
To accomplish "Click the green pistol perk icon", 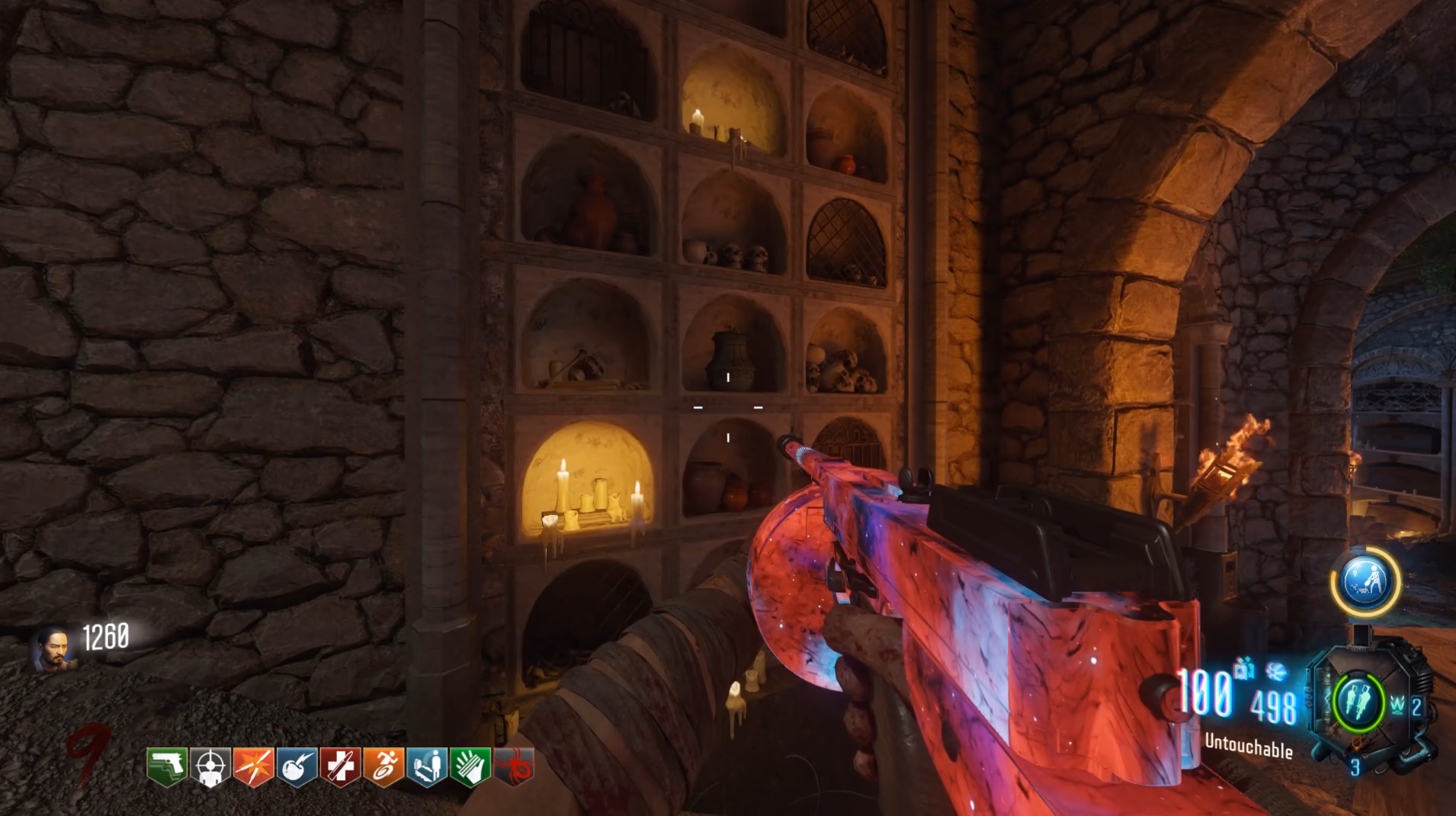I will click(x=167, y=766).
